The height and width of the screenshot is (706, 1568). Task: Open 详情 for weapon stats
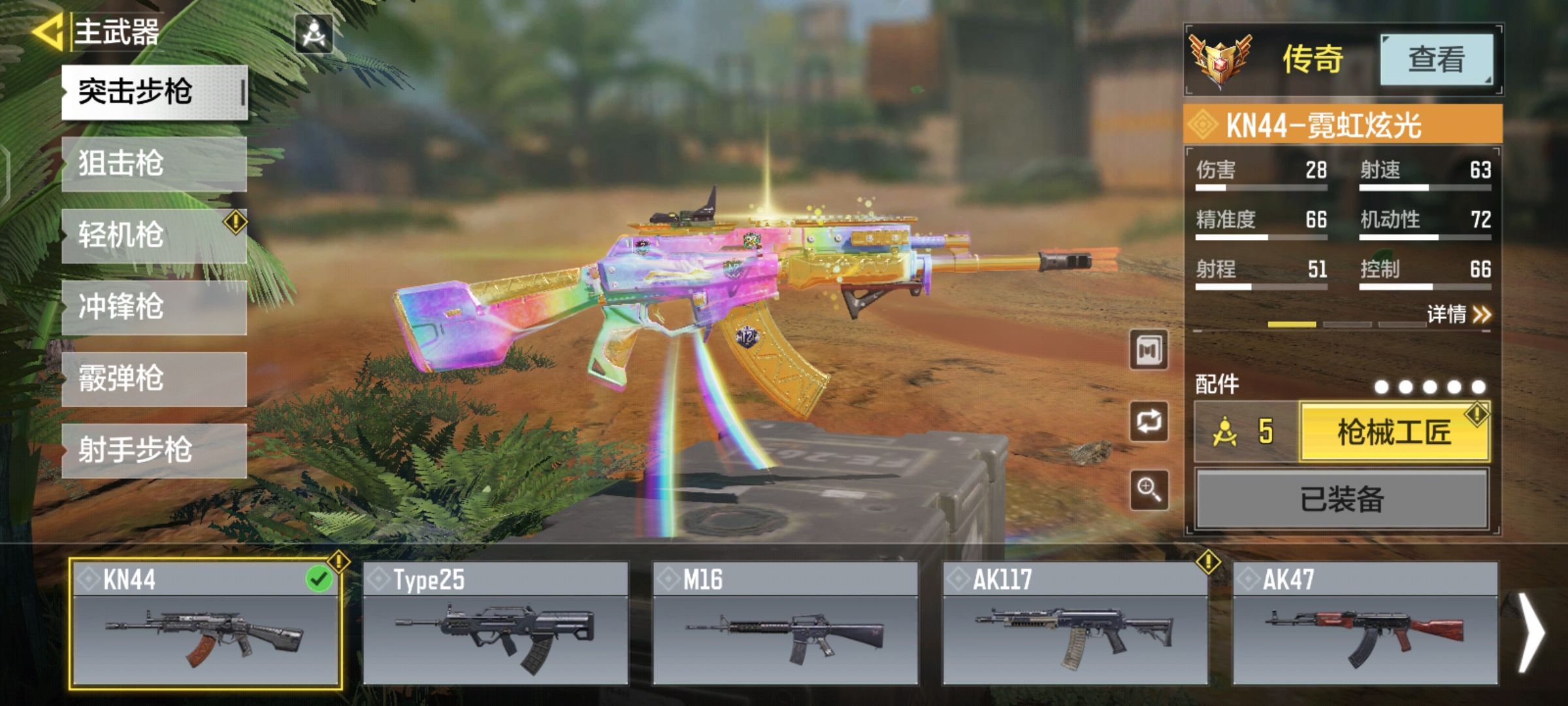coord(1458,314)
